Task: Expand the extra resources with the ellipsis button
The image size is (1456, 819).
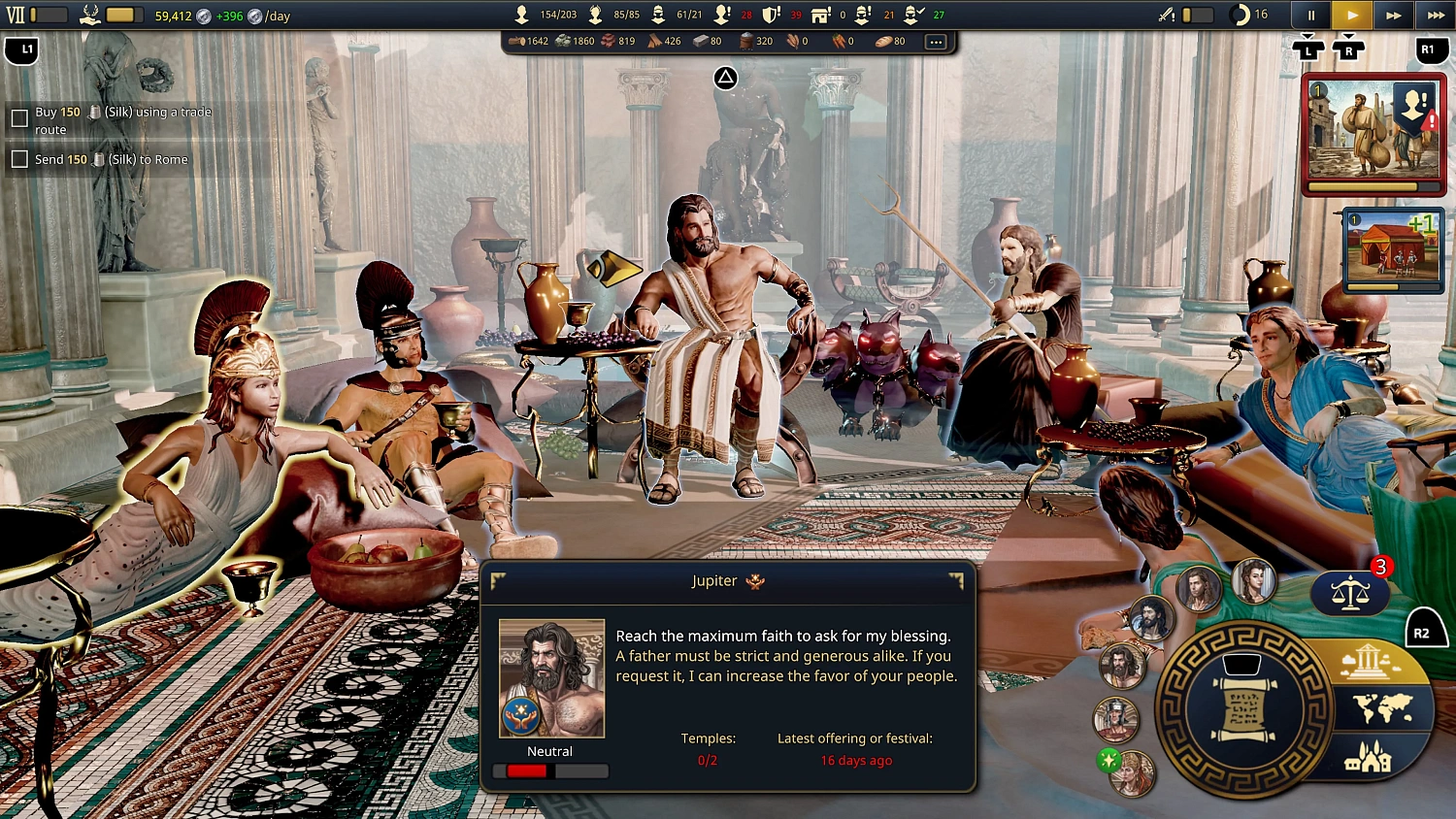Action: click(x=935, y=41)
